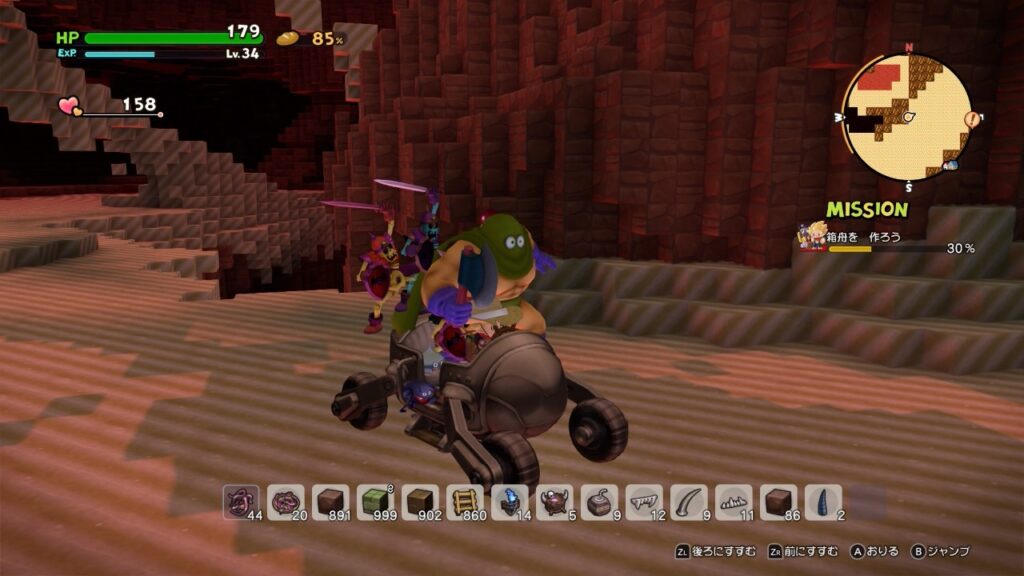The width and height of the screenshot is (1024, 576).
Task: Choose the brown block stack of 891
Action: pos(331,502)
